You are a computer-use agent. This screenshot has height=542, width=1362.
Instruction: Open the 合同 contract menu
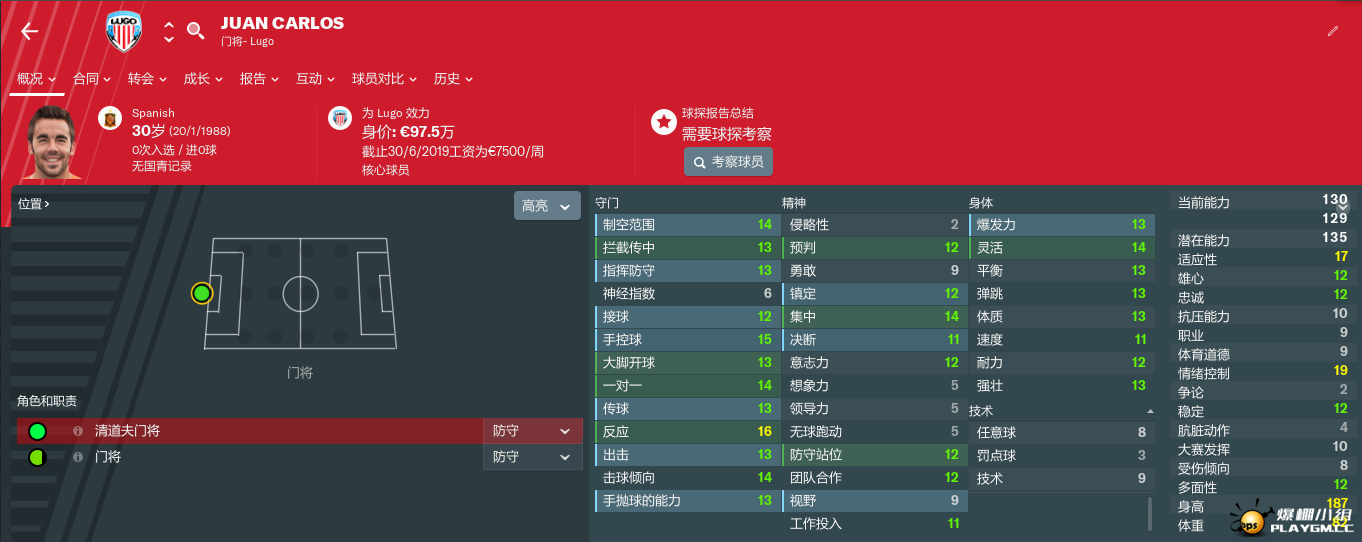point(92,79)
